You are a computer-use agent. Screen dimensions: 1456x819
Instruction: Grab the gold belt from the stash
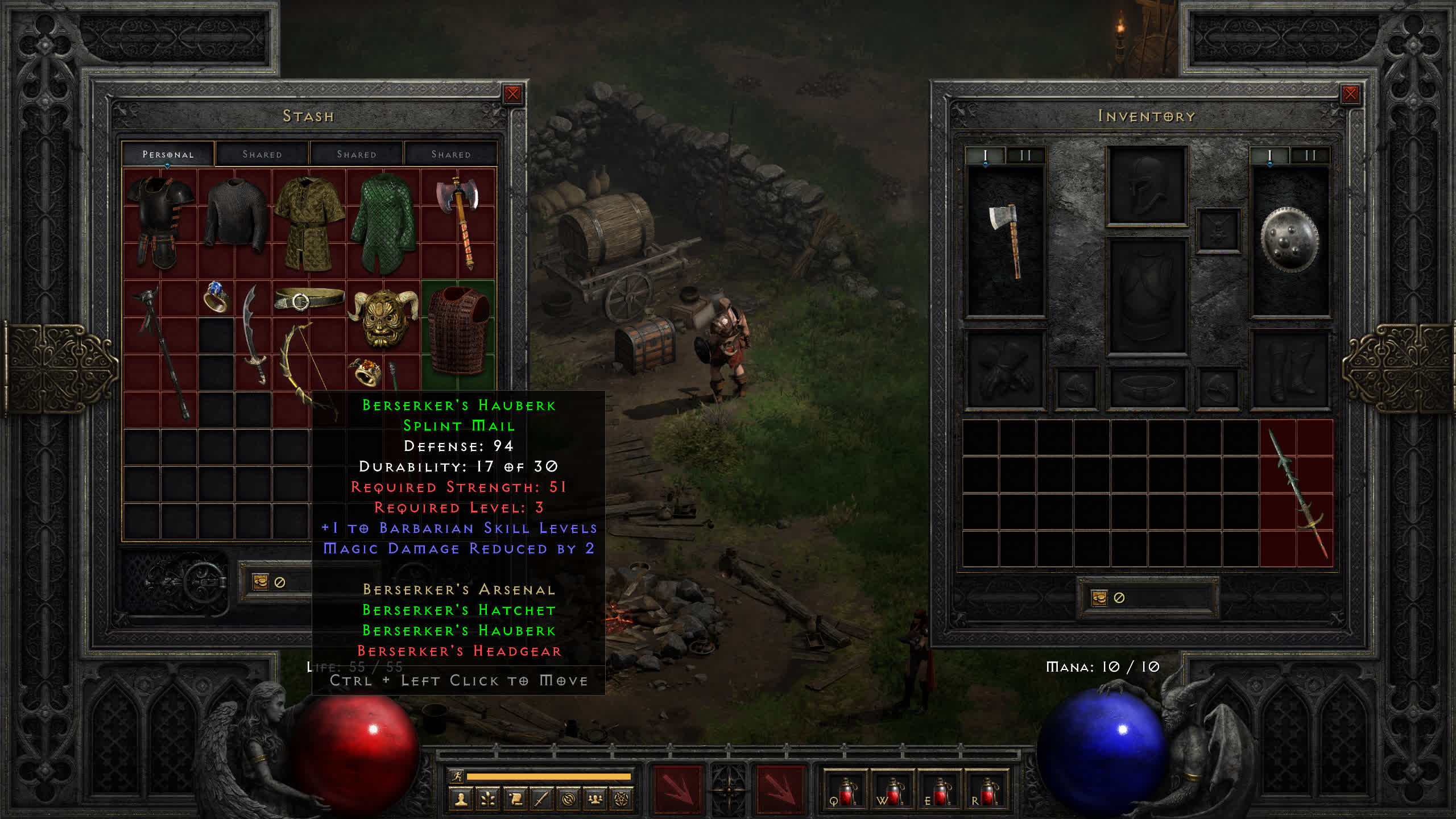[309, 299]
